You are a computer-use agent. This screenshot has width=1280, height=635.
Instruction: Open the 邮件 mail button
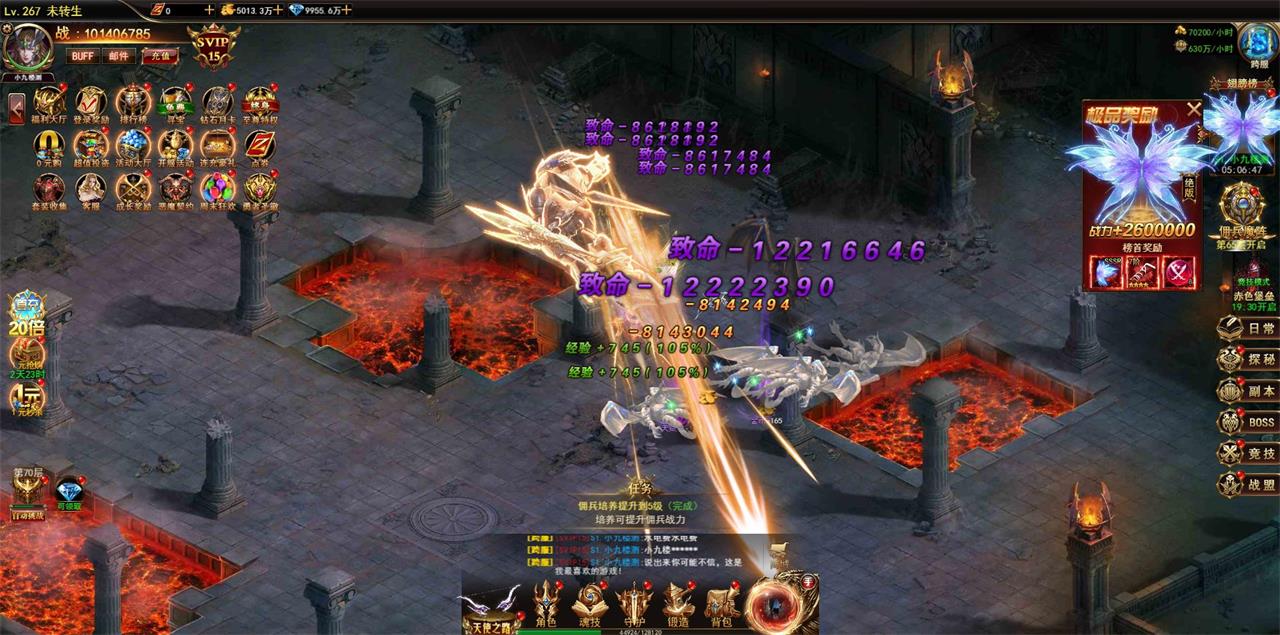pyautogui.click(x=119, y=56)
